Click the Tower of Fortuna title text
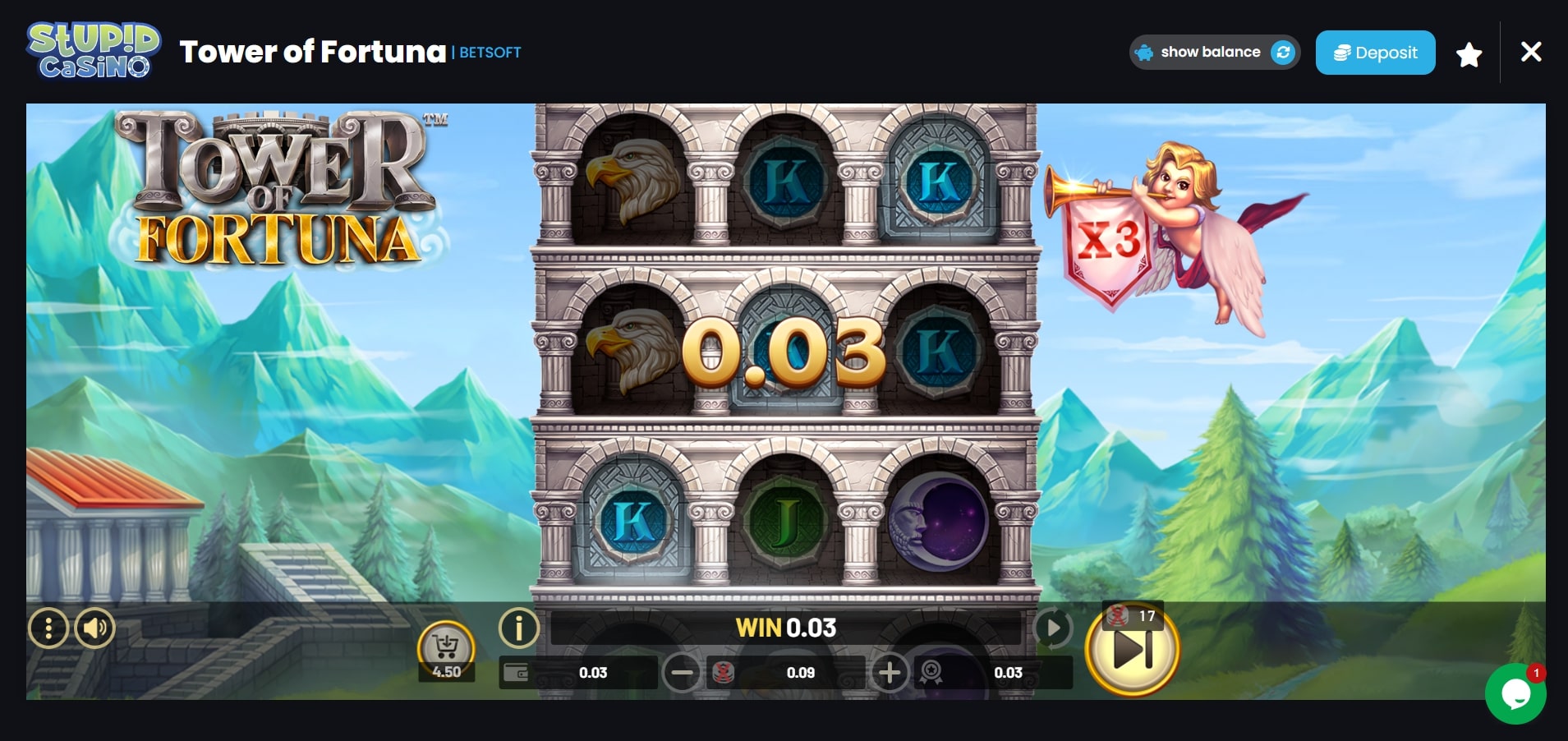1568x741 pixels. click(314, 51)
